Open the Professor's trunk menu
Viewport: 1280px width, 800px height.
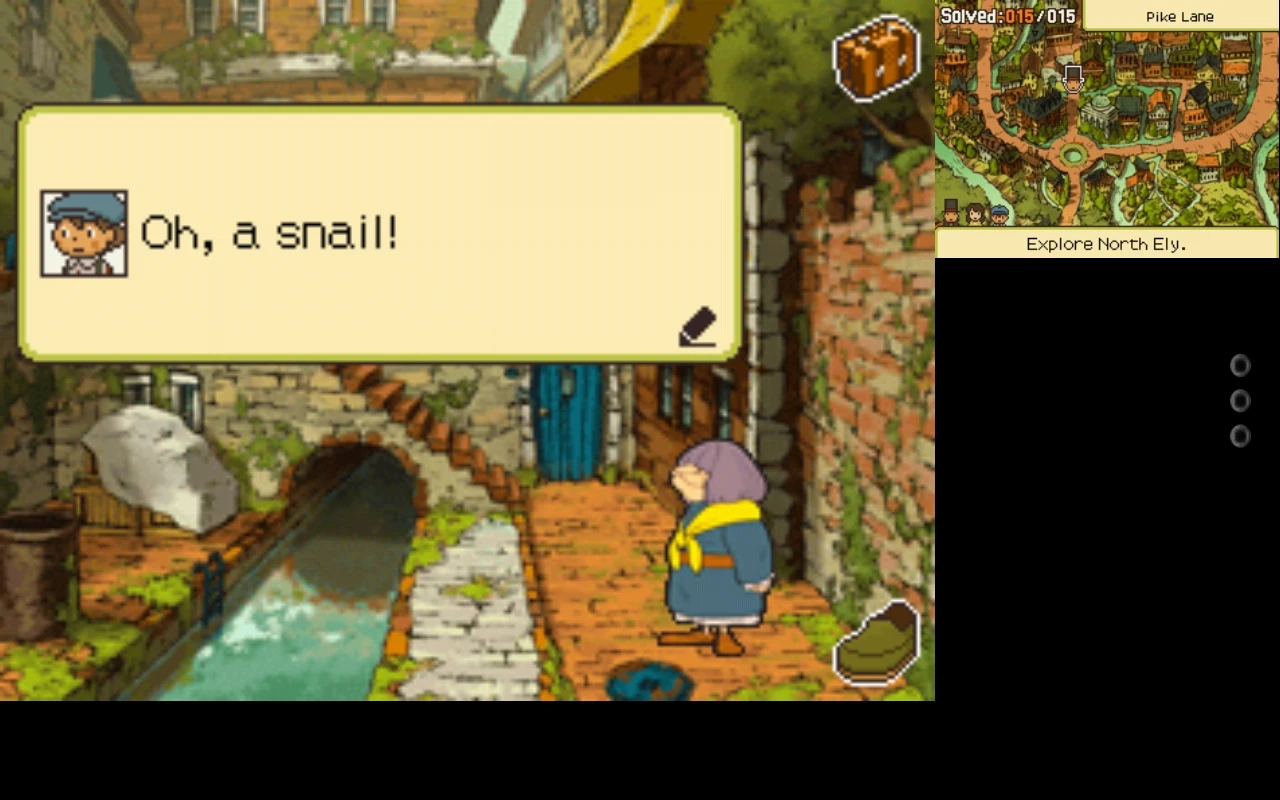[877, 58]
